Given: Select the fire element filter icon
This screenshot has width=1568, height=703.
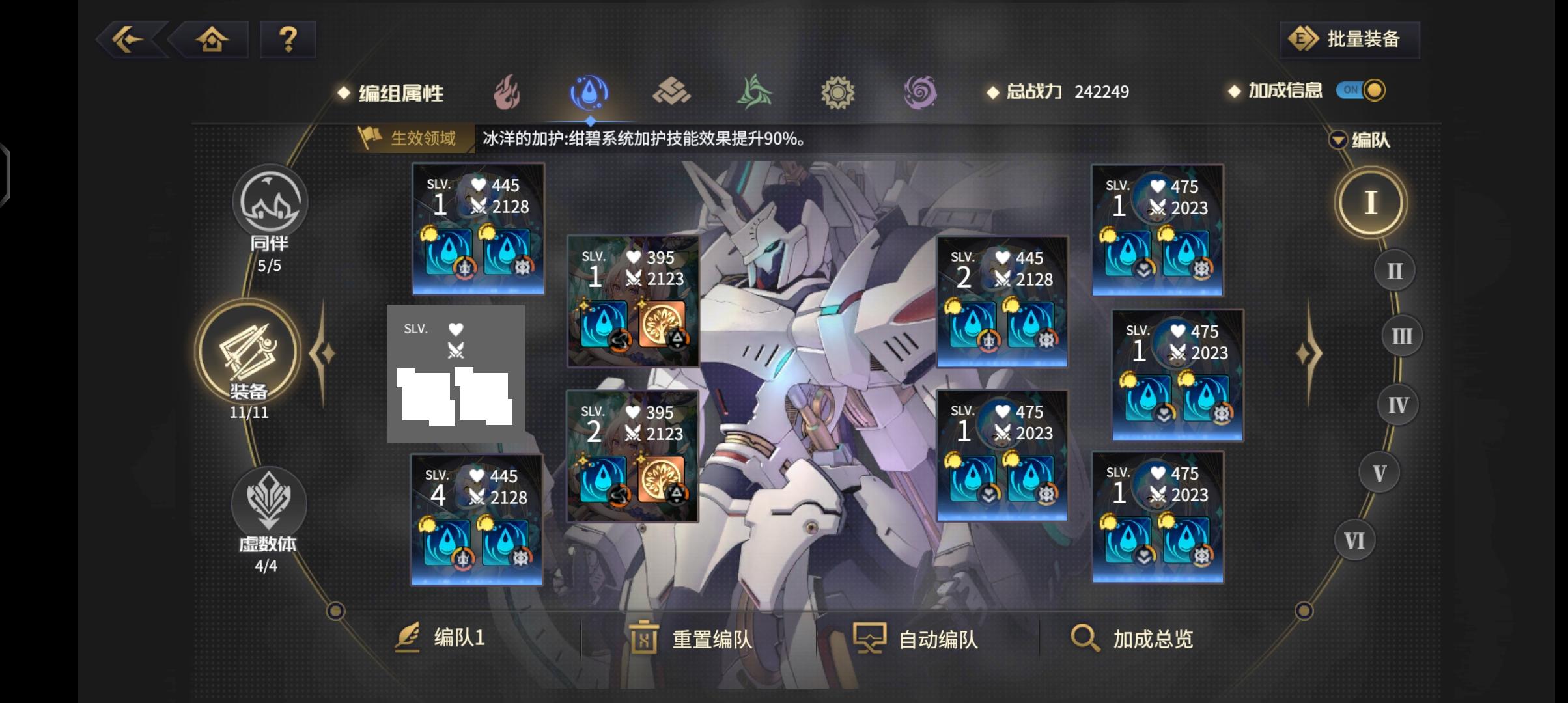Looking at the screenshot, I should point(507,92).
